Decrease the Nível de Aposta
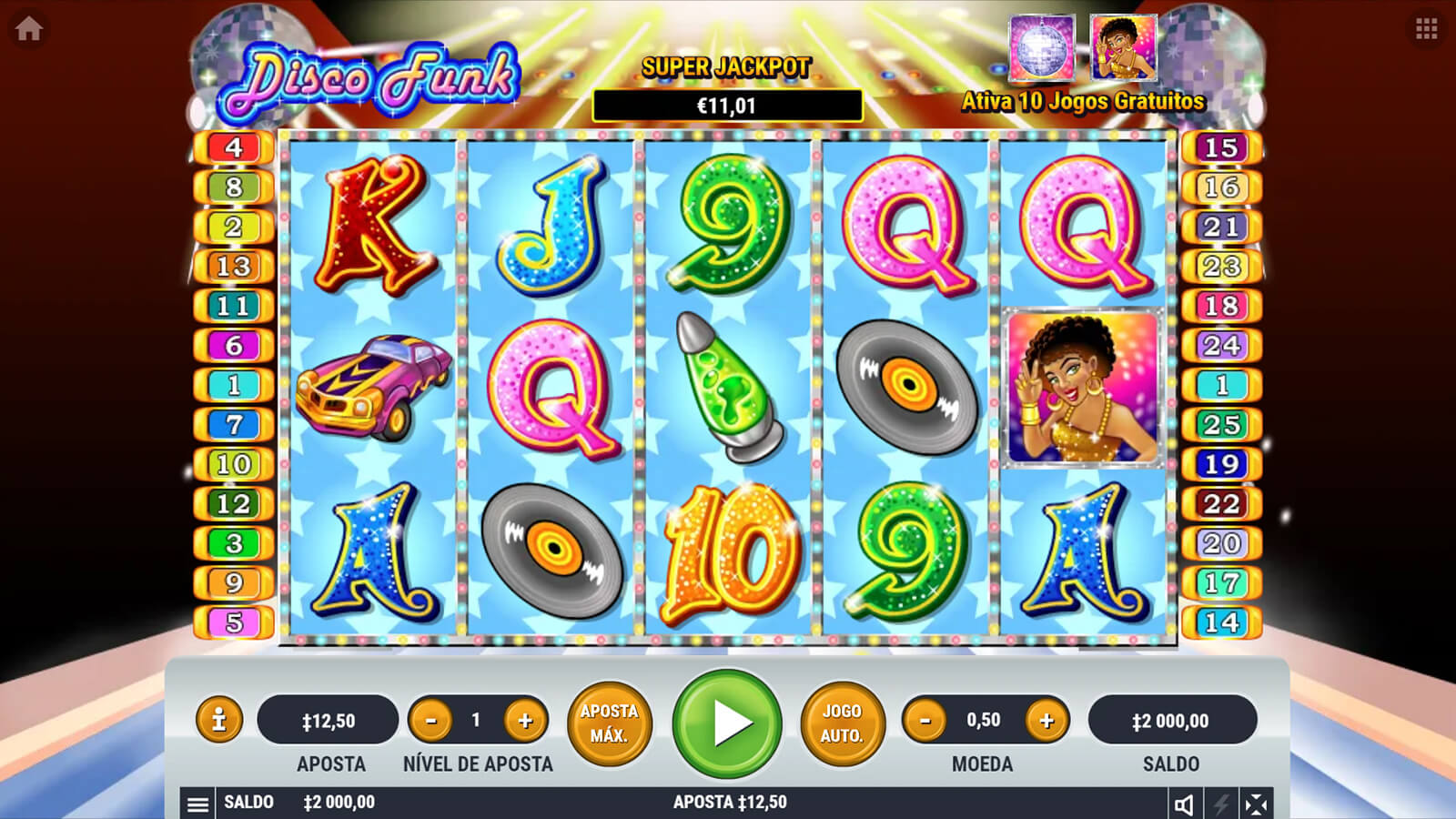The image size is (1456, 819). [431, 721]
